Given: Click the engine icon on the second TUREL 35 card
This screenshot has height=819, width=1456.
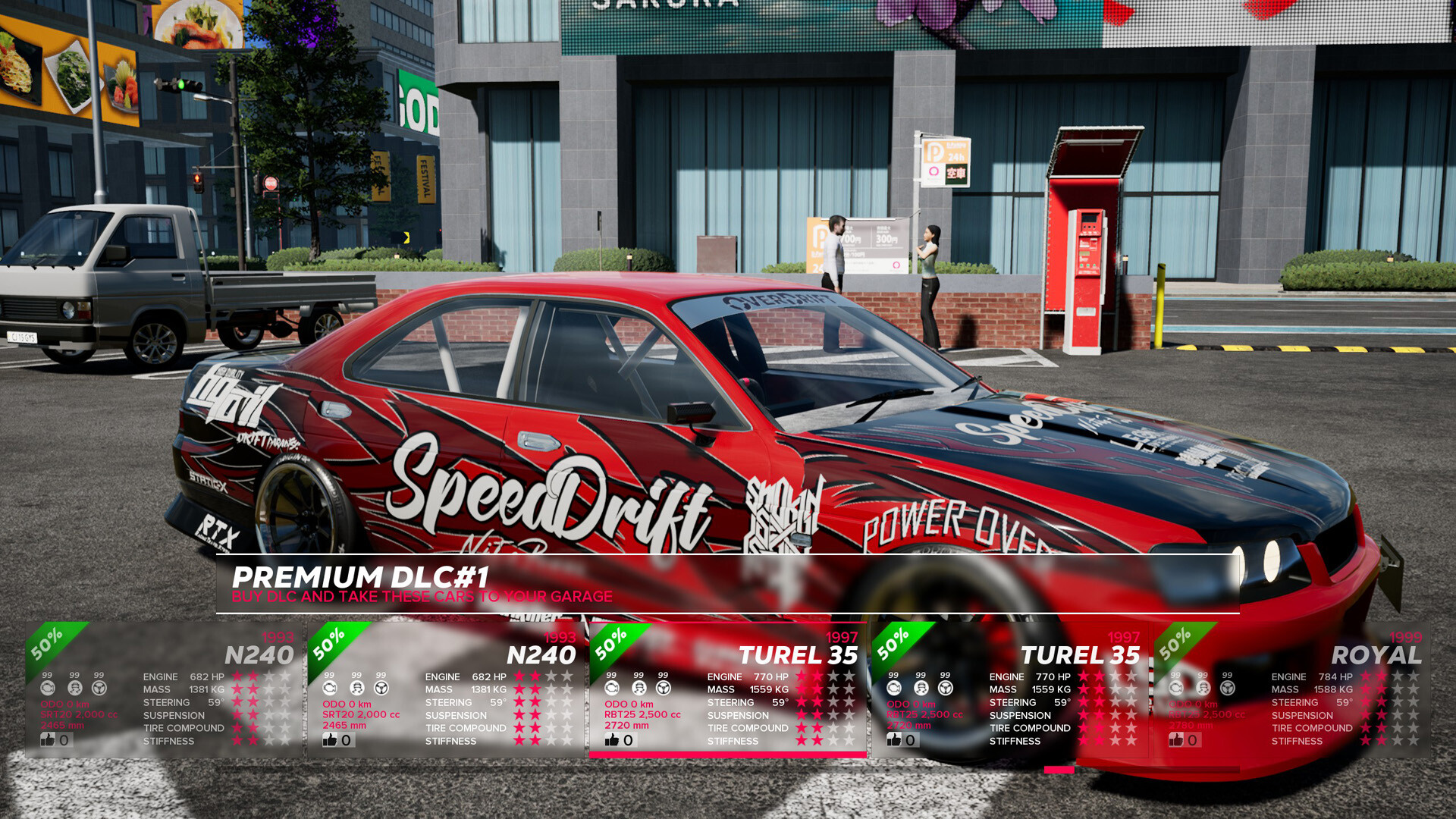Looking at the screenshot, I should pyautogui.click(x=893, y=689).
